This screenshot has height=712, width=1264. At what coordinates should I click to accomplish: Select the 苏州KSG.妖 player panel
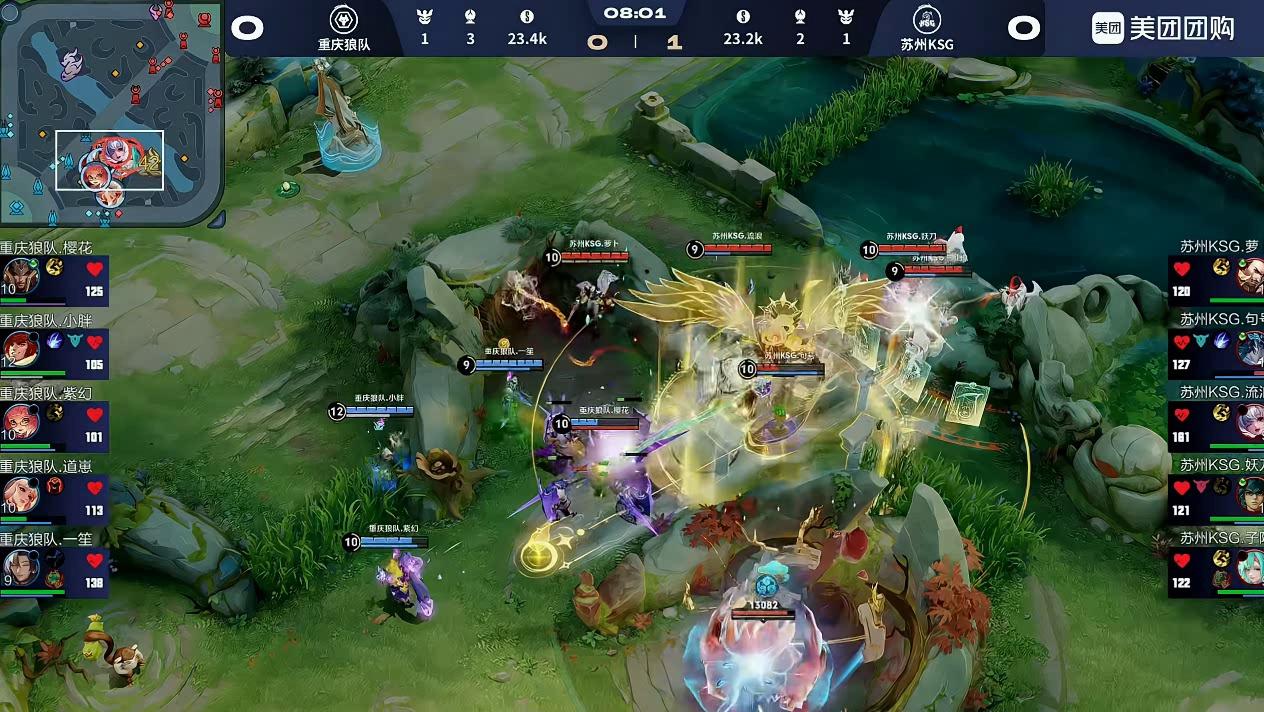click(1216, 493)
